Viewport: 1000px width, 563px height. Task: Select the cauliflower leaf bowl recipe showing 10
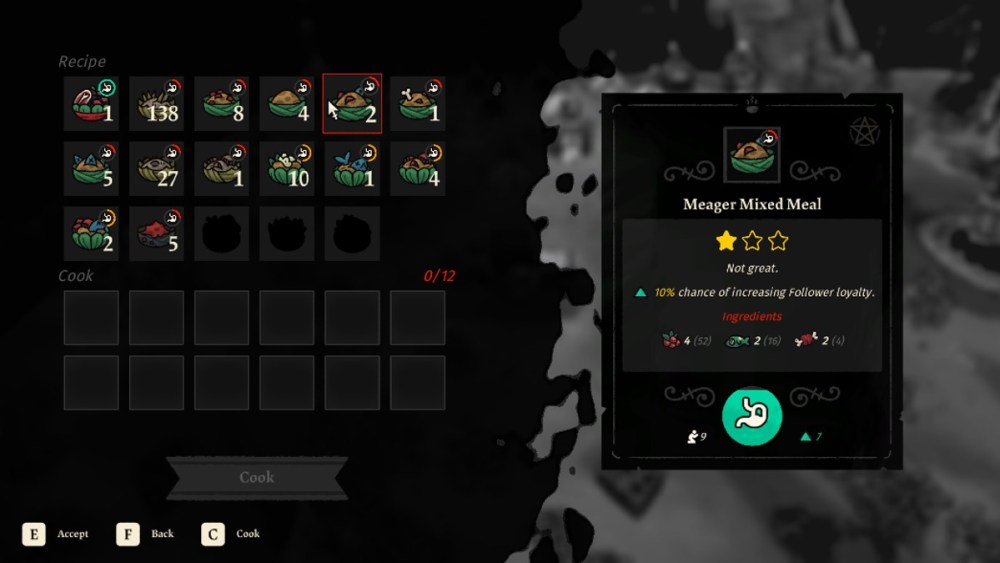[286, 168]
